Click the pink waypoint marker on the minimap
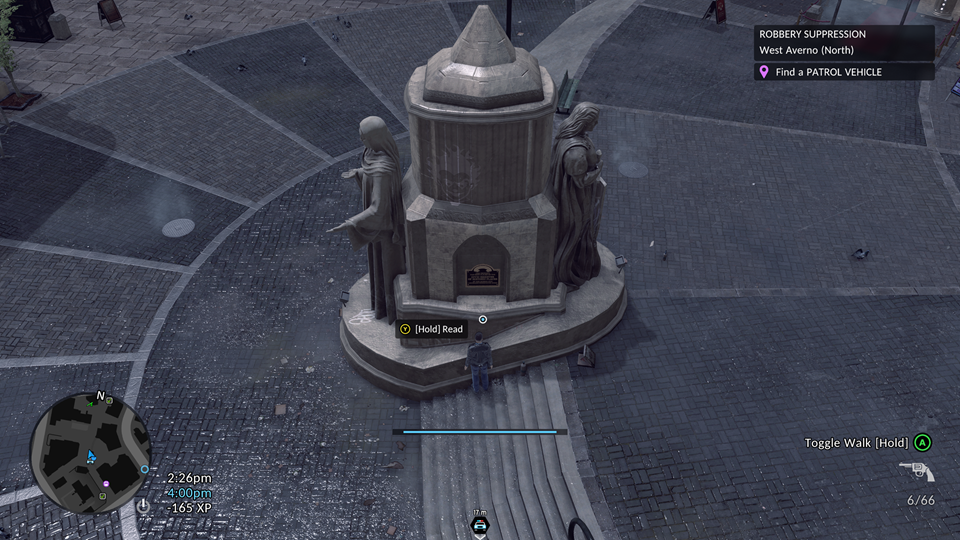The image size is (960, 540). coord(106,484)
